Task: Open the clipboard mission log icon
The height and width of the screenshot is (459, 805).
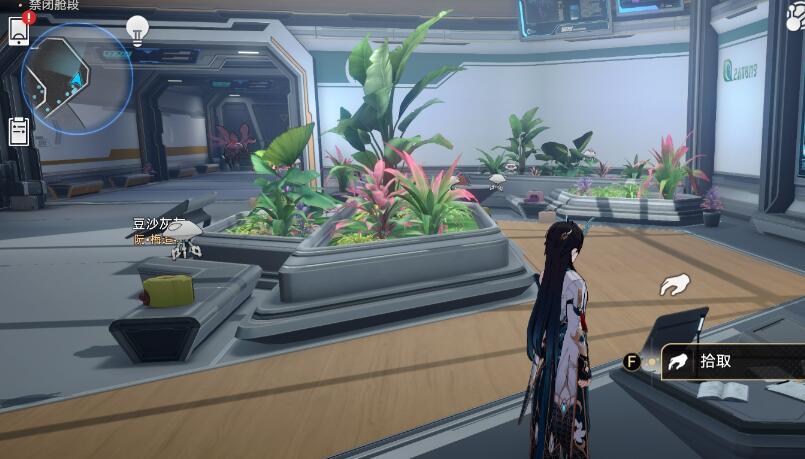Action: click(19, 131)
